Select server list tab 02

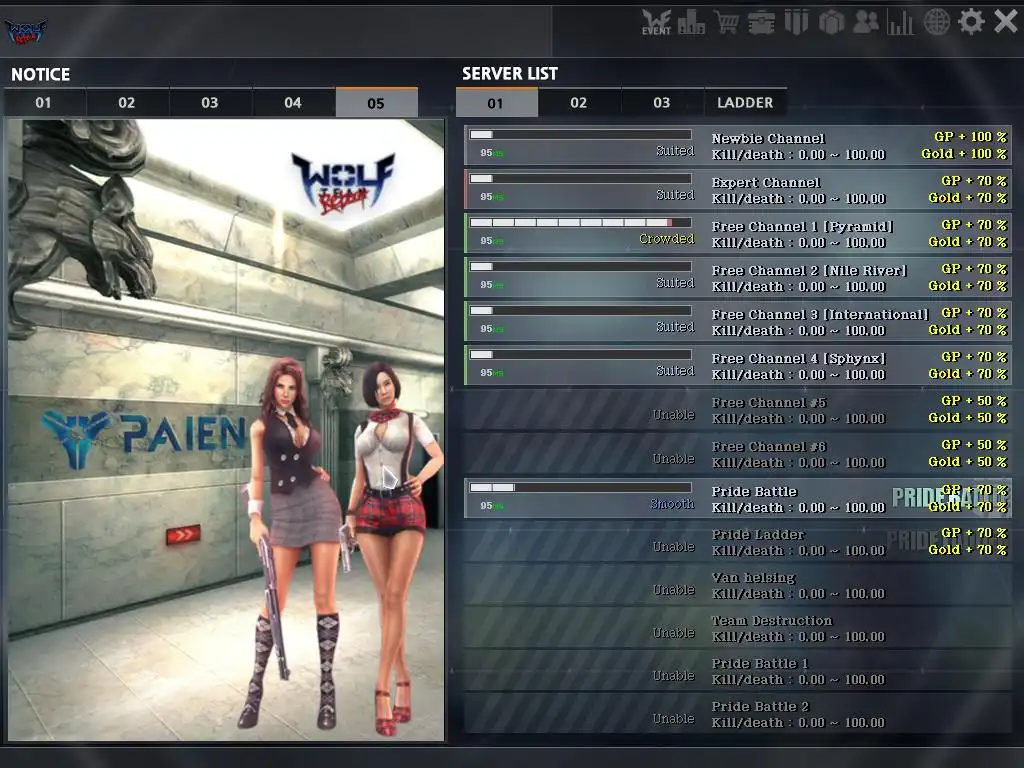point(579,103)
